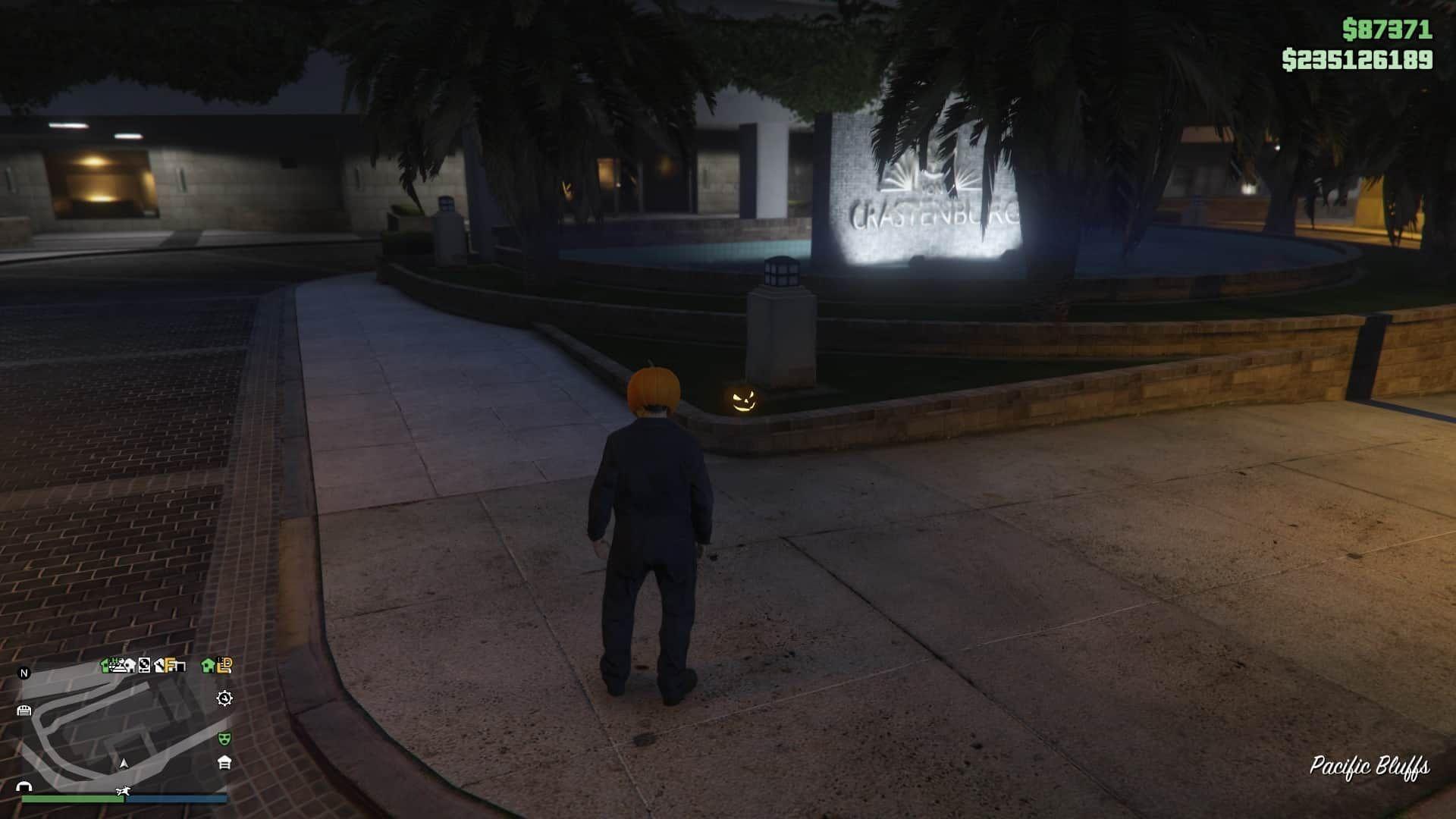The width and height of the screenshot is (1456, 819).
Task: Click the globe-shaped blip above the minimap
Action: [144, 665]
